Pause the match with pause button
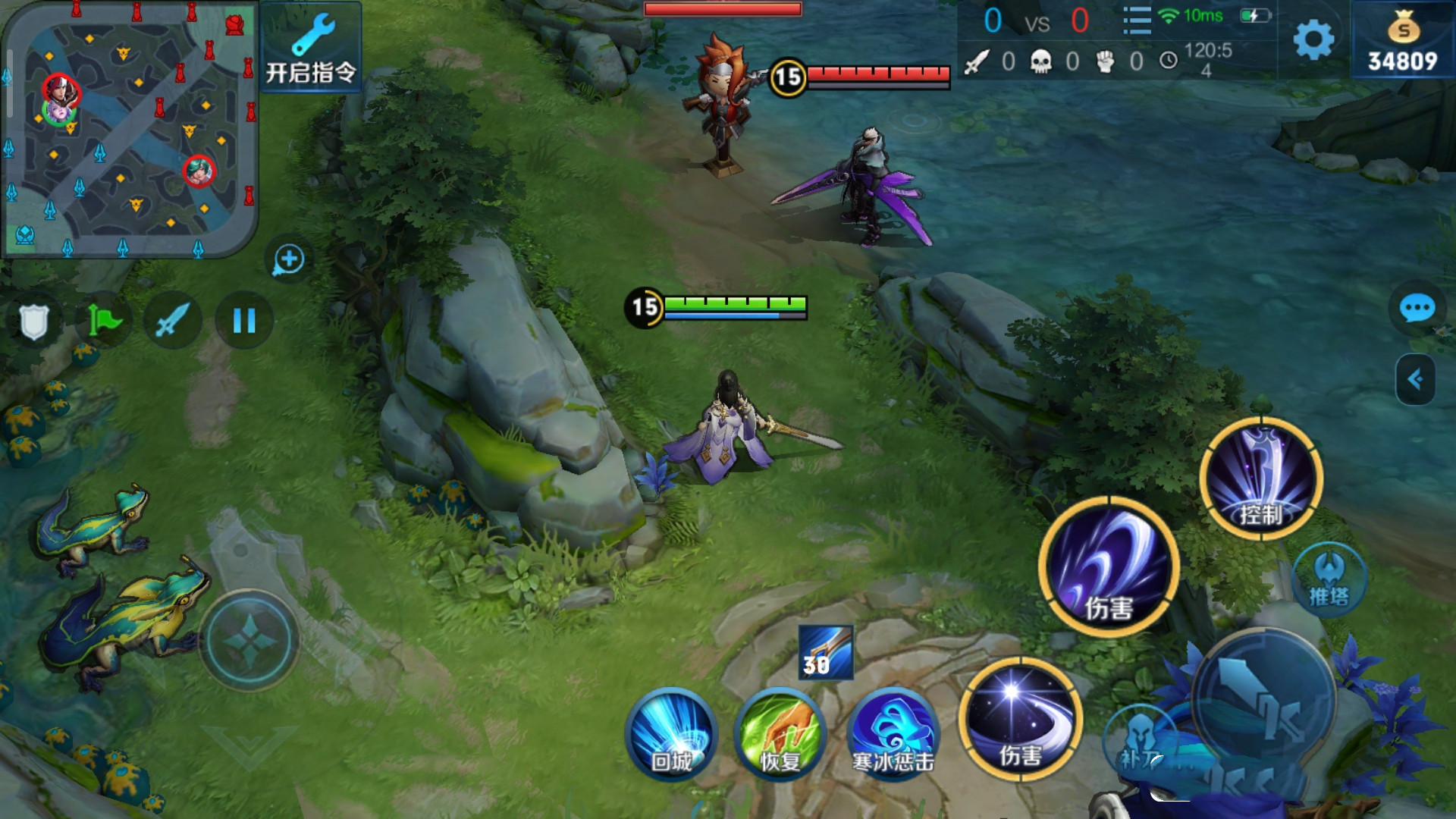Image resolution: width=1456 pixels, height=819 pixels. coord(244,321)
